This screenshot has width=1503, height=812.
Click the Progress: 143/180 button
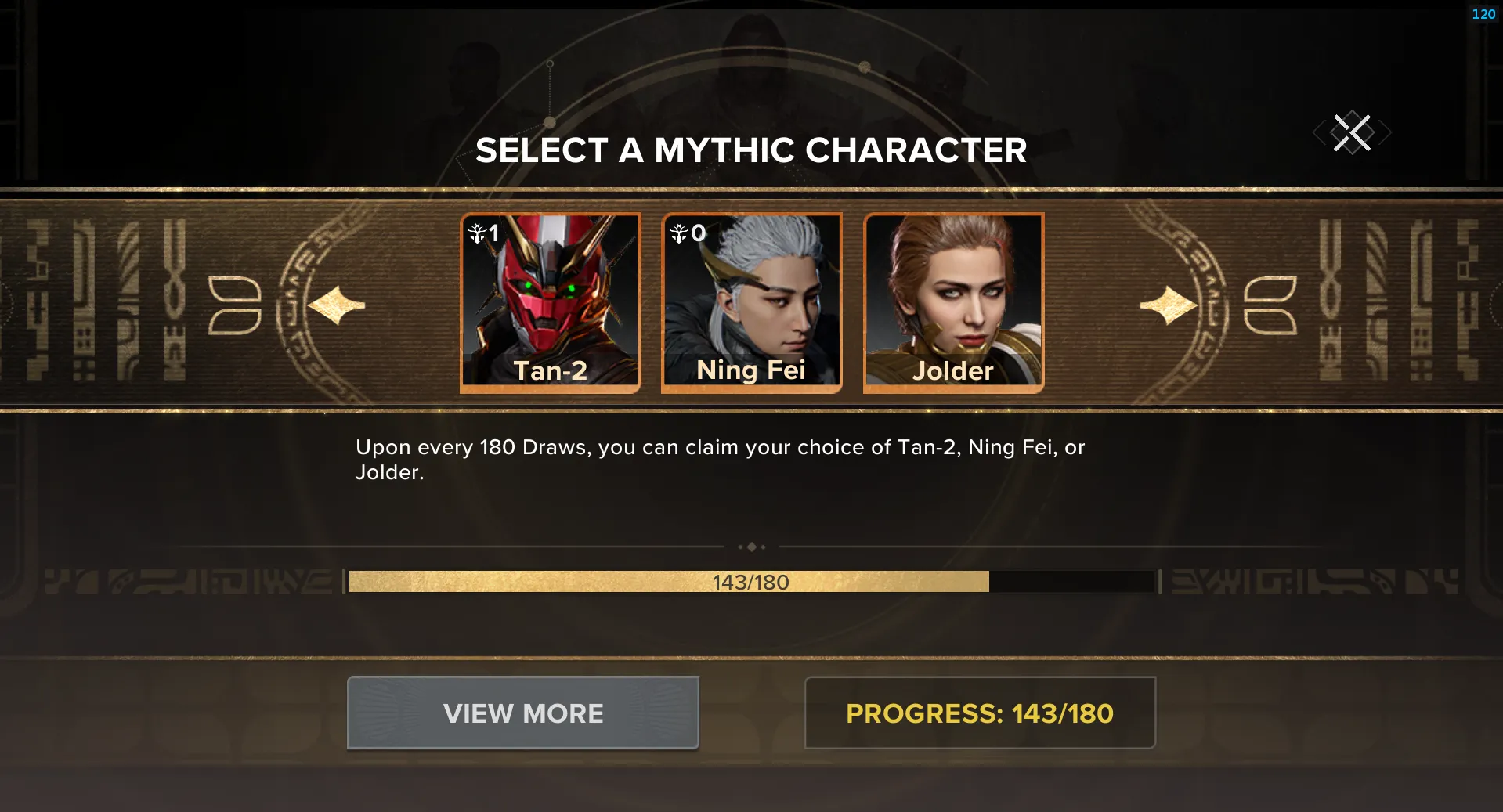point(980,713)
